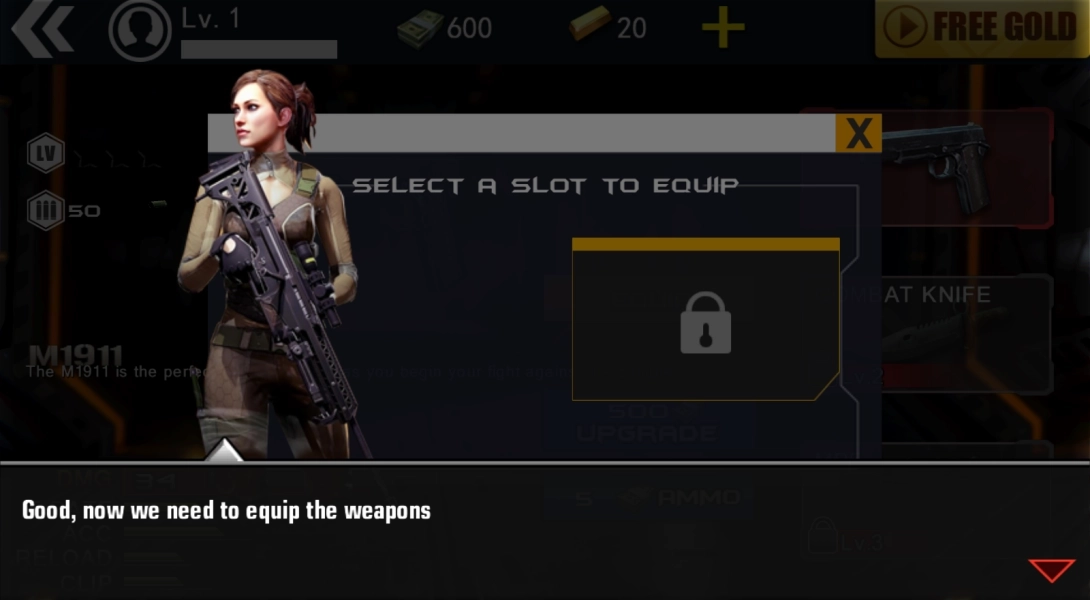
Task: Select the Combat Knife weapon card
Action: tap(965, 332)
